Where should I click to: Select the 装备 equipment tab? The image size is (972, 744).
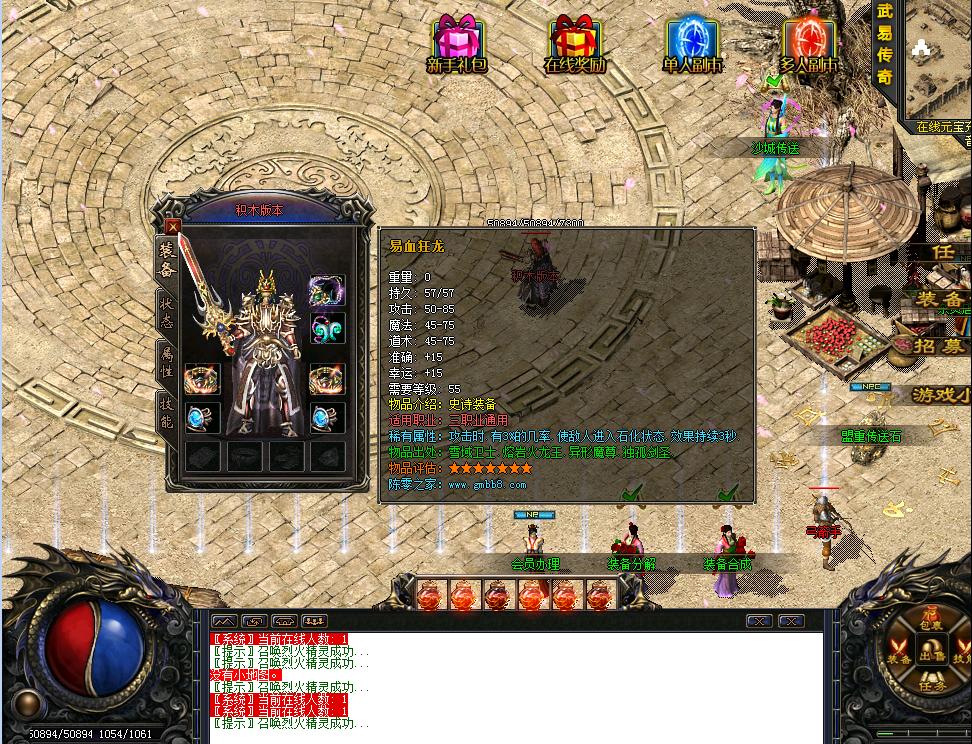165,260
